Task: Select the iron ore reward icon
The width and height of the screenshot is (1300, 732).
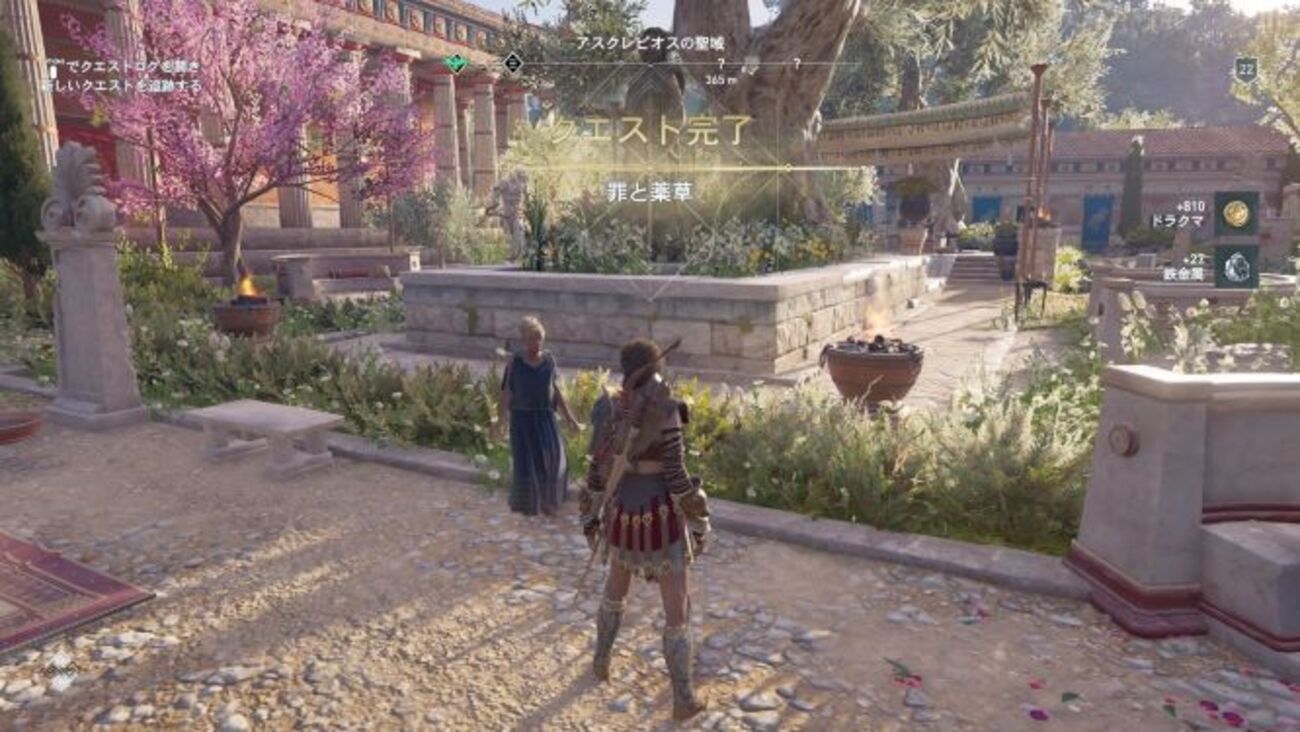Action: 1236,266
